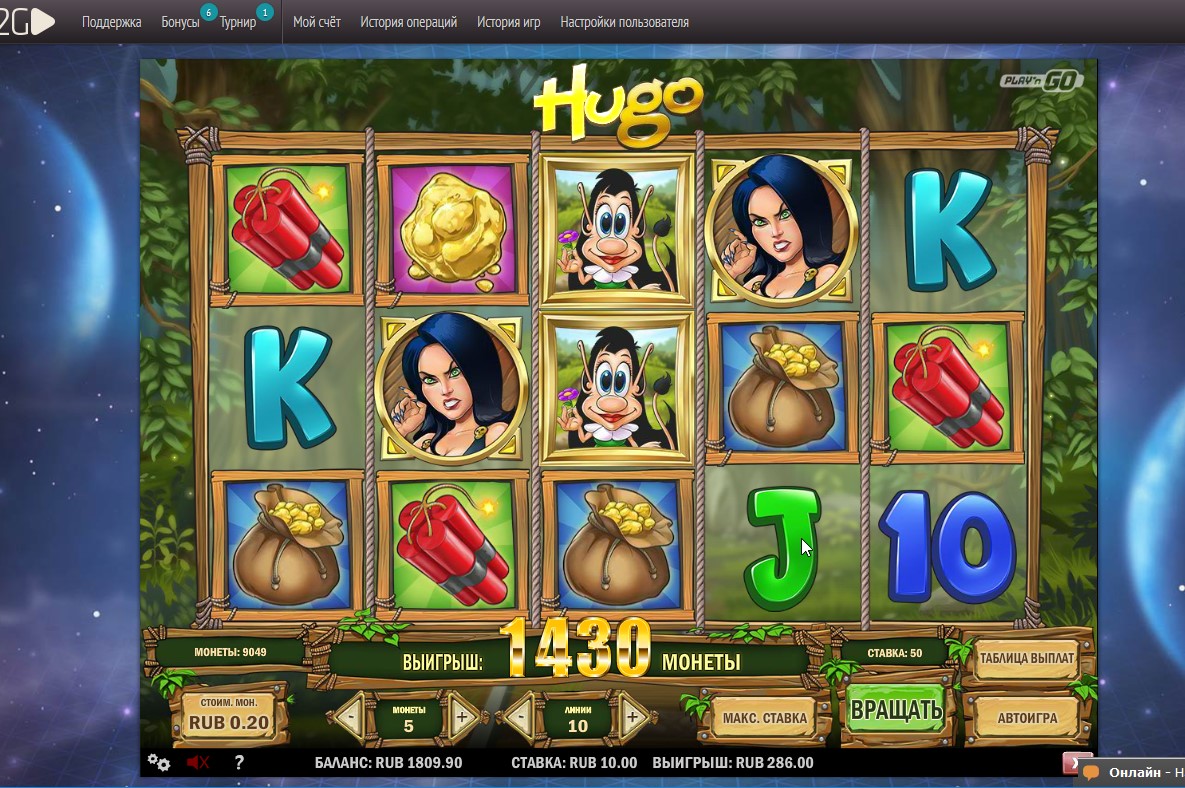
Task: Open Мой счёт account page
Action: pyautogui.click(x=317, y=22)
